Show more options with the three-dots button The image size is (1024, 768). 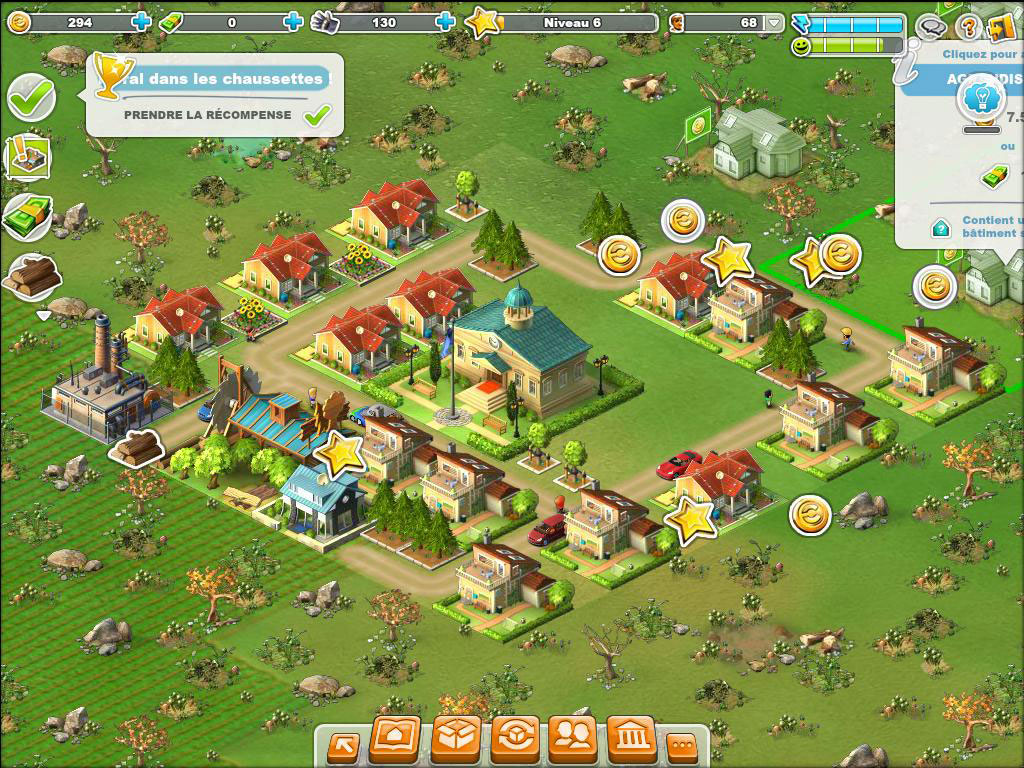click(683, 745)
